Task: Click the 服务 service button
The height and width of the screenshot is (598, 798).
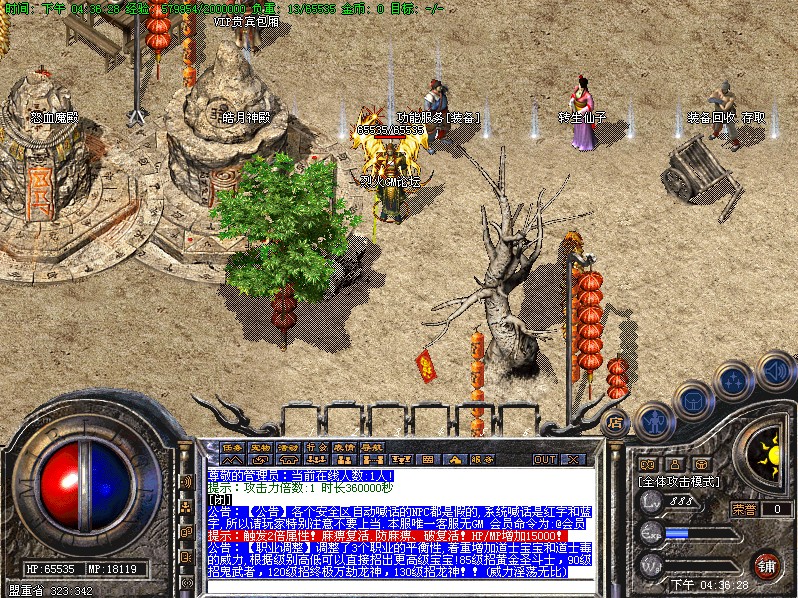Action: coord(482,459)
